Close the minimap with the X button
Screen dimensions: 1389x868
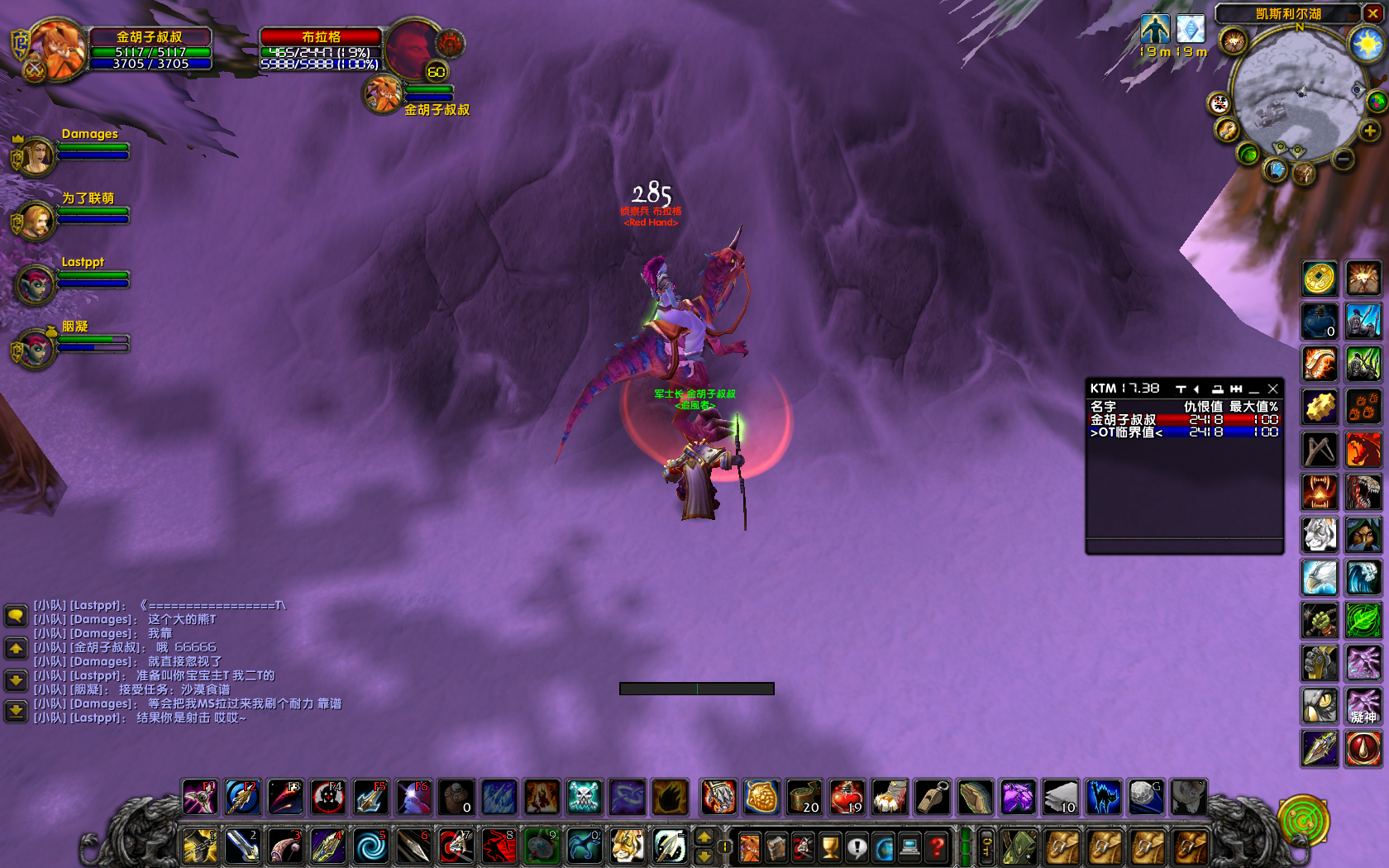[x=1373, y=13]
